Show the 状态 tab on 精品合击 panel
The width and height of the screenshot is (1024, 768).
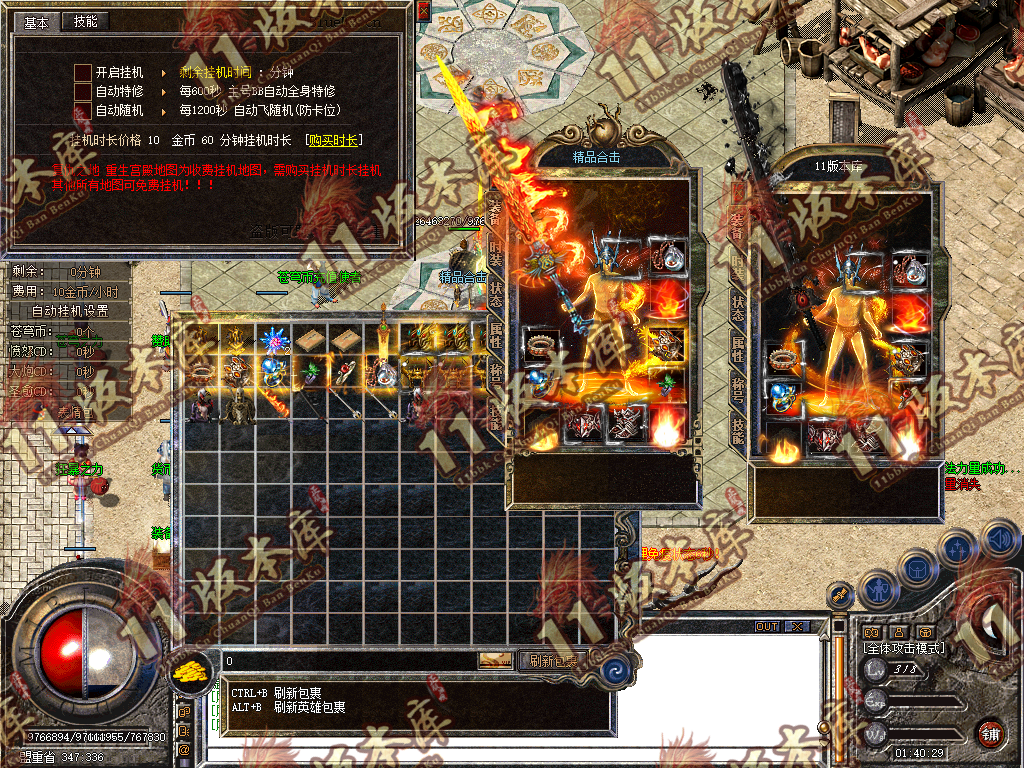[x=497, y=293]
